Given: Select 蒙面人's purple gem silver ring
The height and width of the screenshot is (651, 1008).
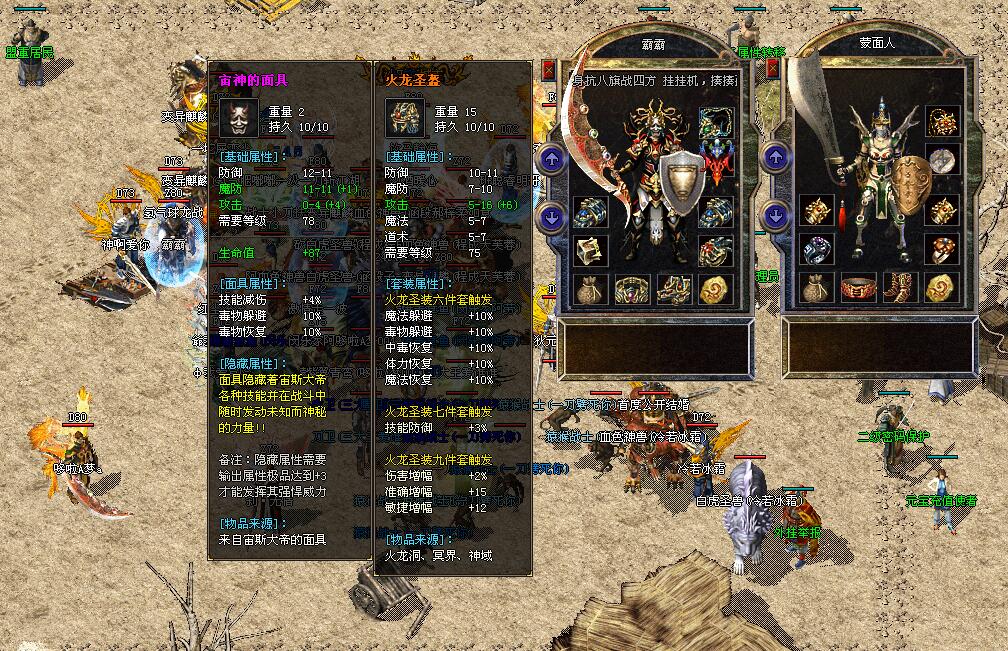Looking at the screenshot, I should click(816, 250).
